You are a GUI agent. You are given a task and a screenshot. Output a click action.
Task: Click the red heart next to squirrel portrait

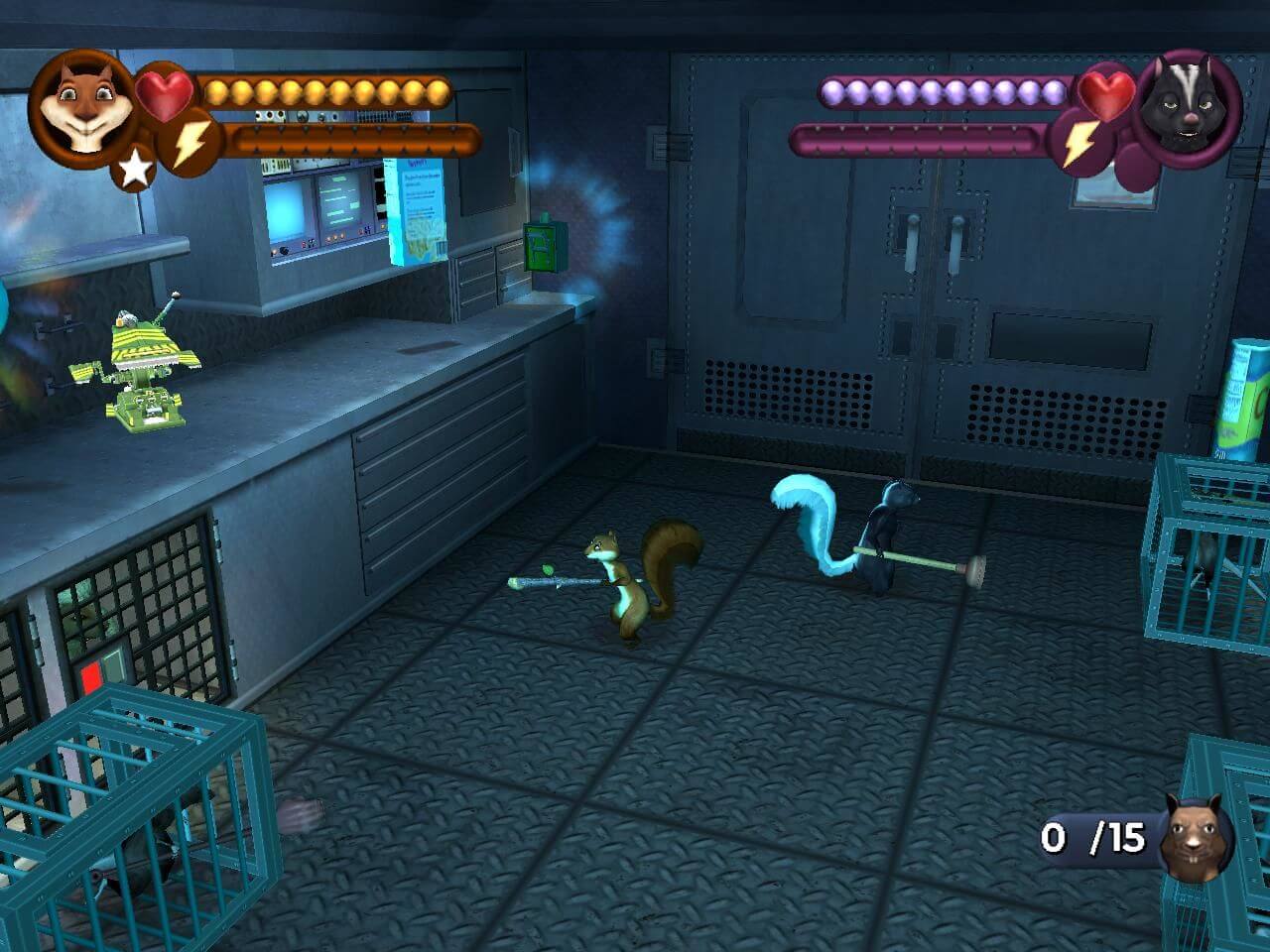point(165,90)
